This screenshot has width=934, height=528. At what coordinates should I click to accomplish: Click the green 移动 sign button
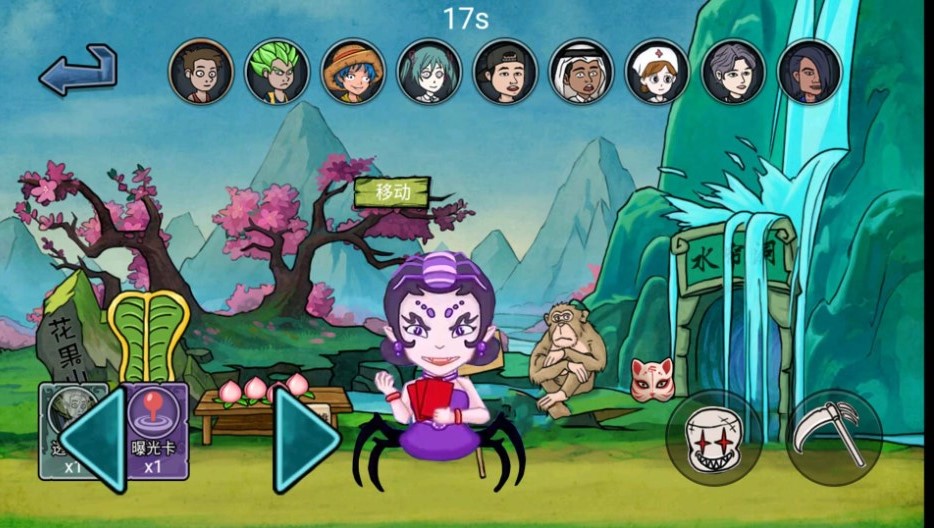click(392, 193)
